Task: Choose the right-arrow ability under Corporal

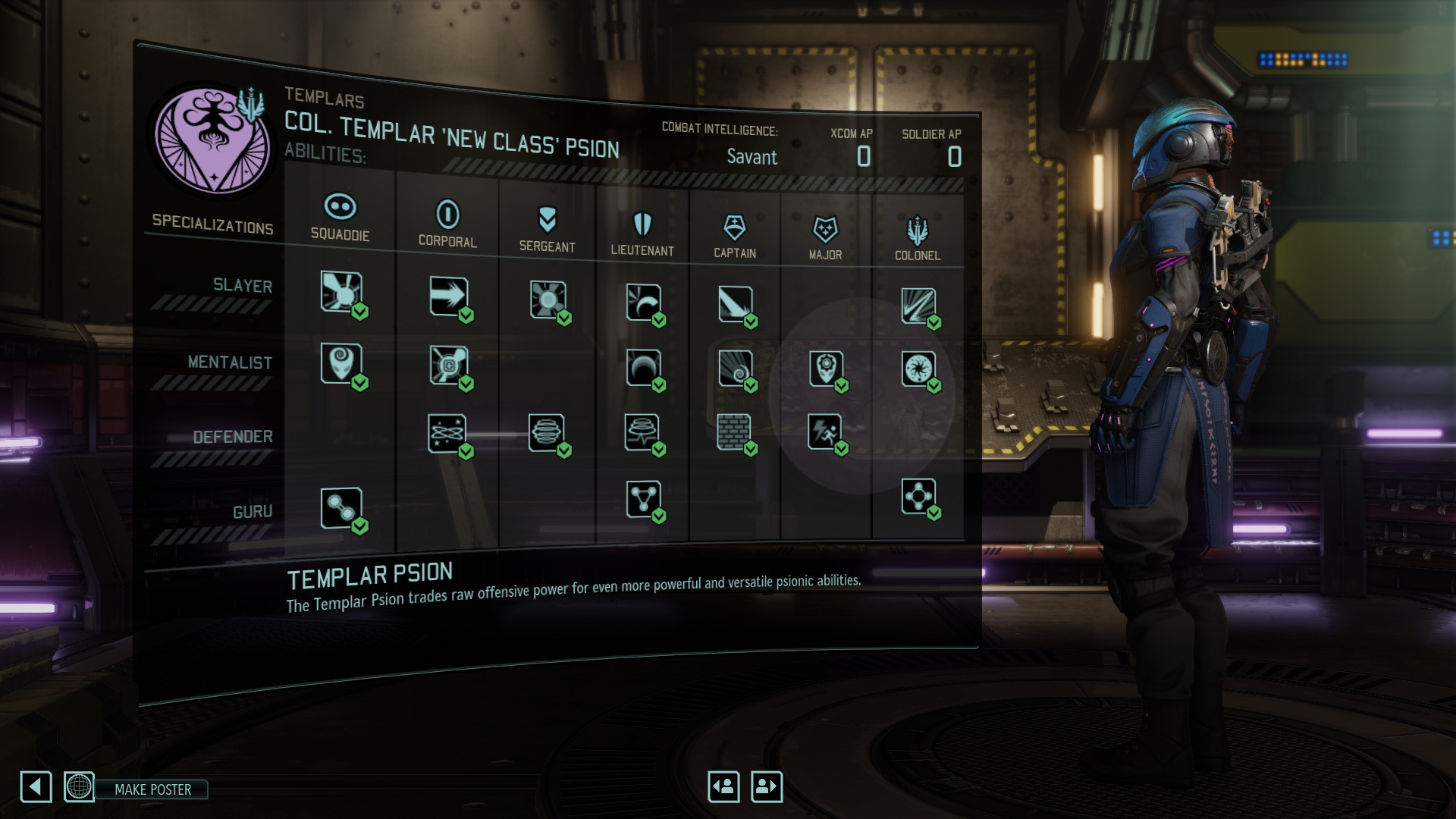Action: click(x=448, y=296)
